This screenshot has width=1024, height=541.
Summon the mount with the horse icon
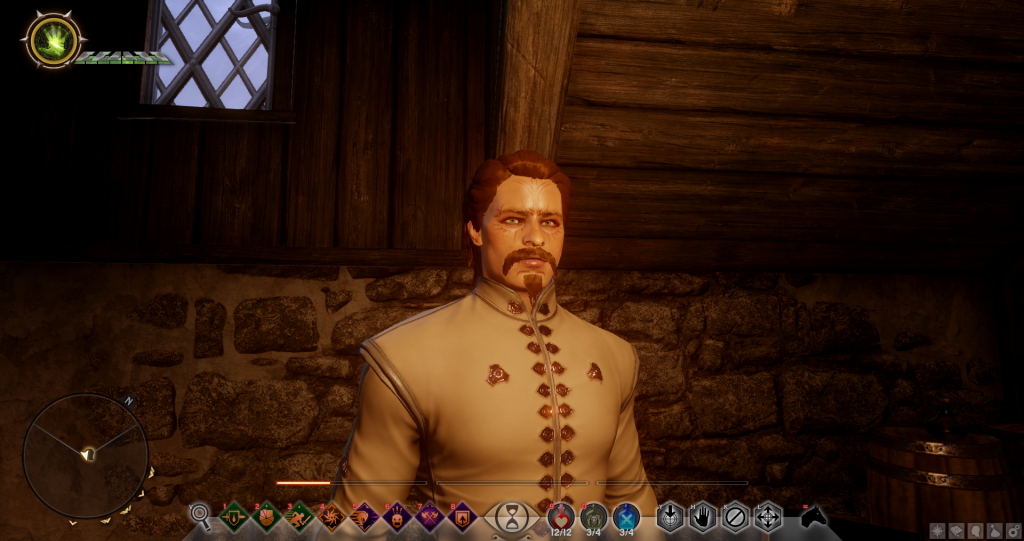tap(814, 516)
